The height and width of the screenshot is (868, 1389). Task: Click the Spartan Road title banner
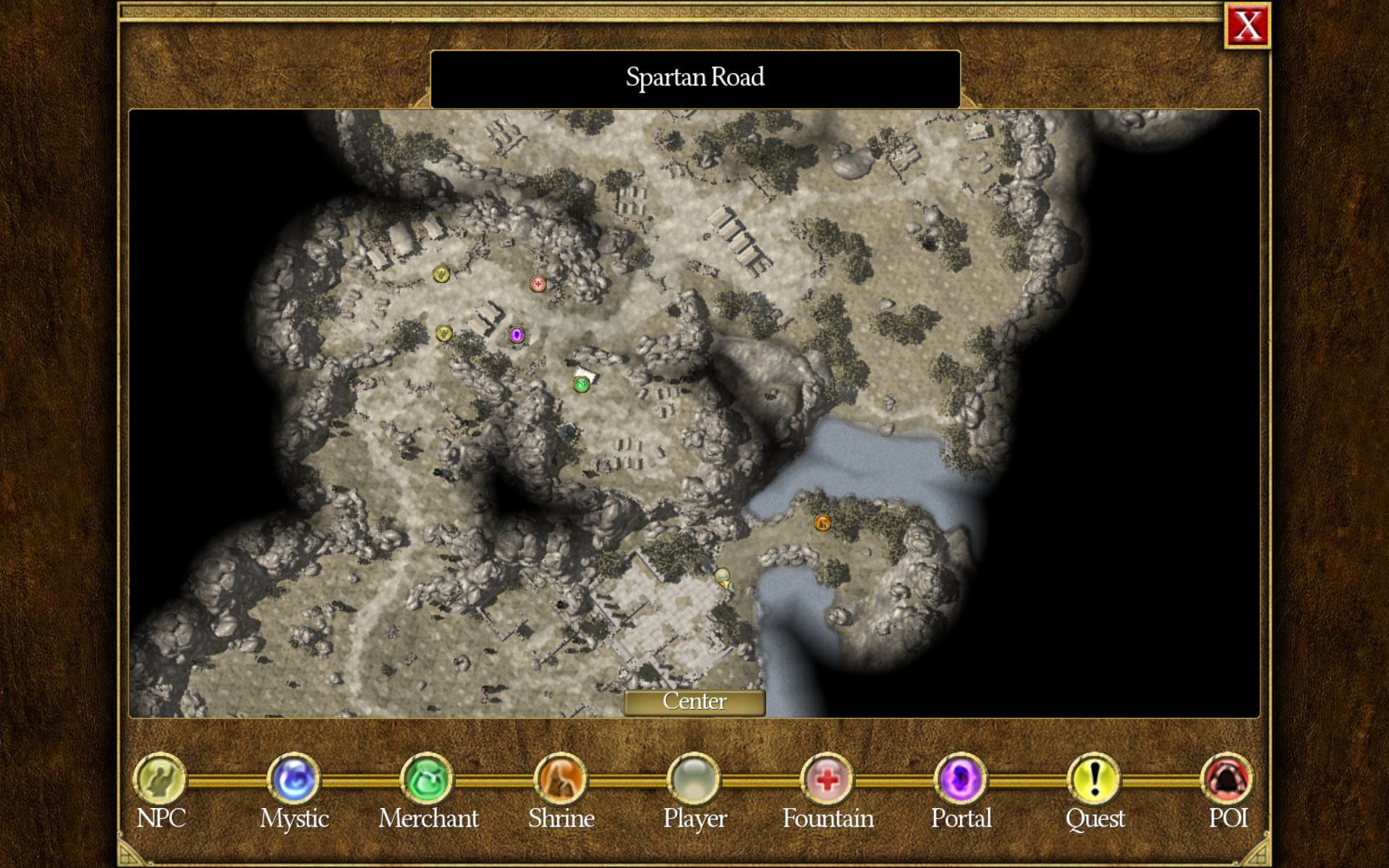tap(694, 77)
